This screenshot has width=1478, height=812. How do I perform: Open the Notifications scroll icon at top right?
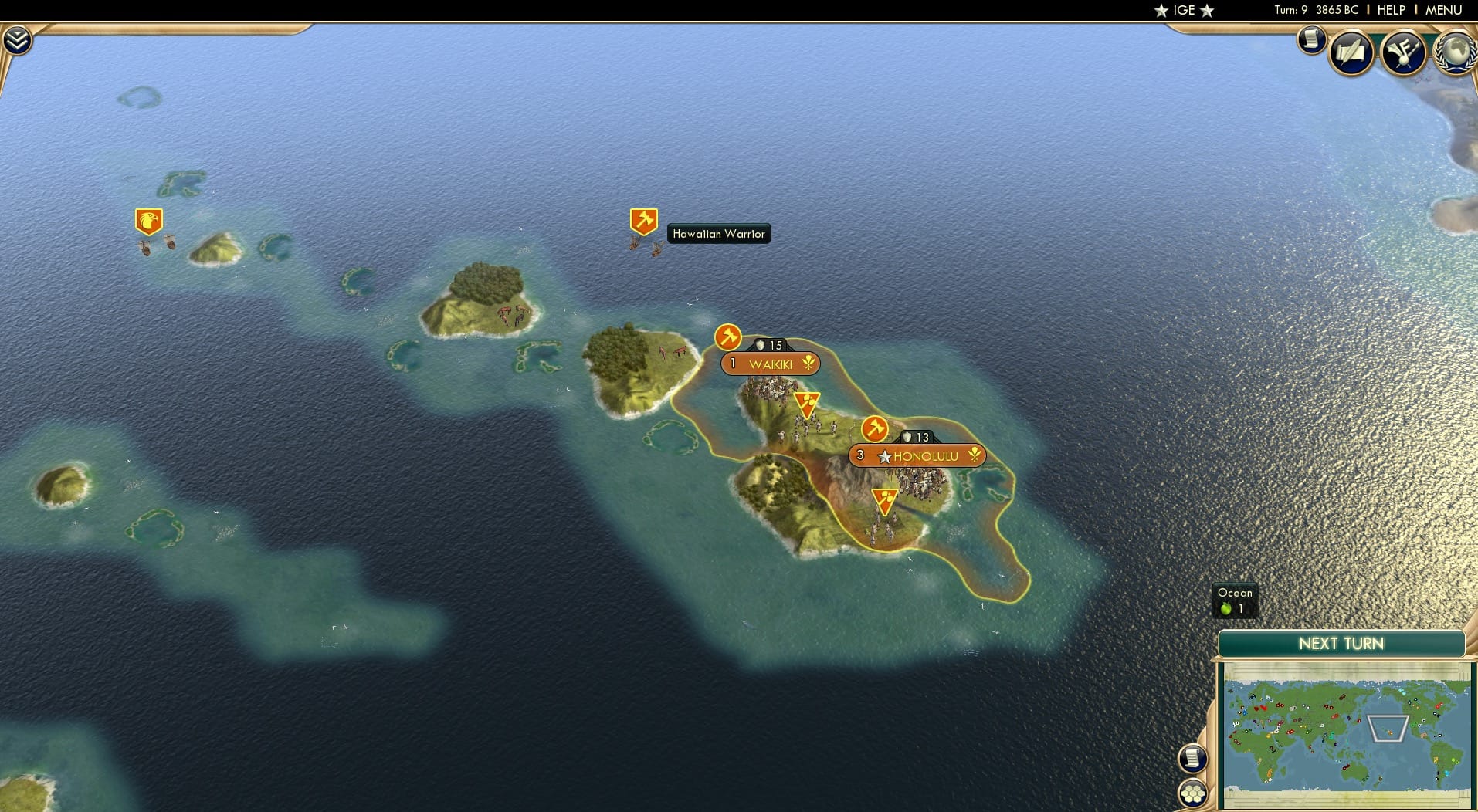pyautogui.click(x=1310, y=40)
